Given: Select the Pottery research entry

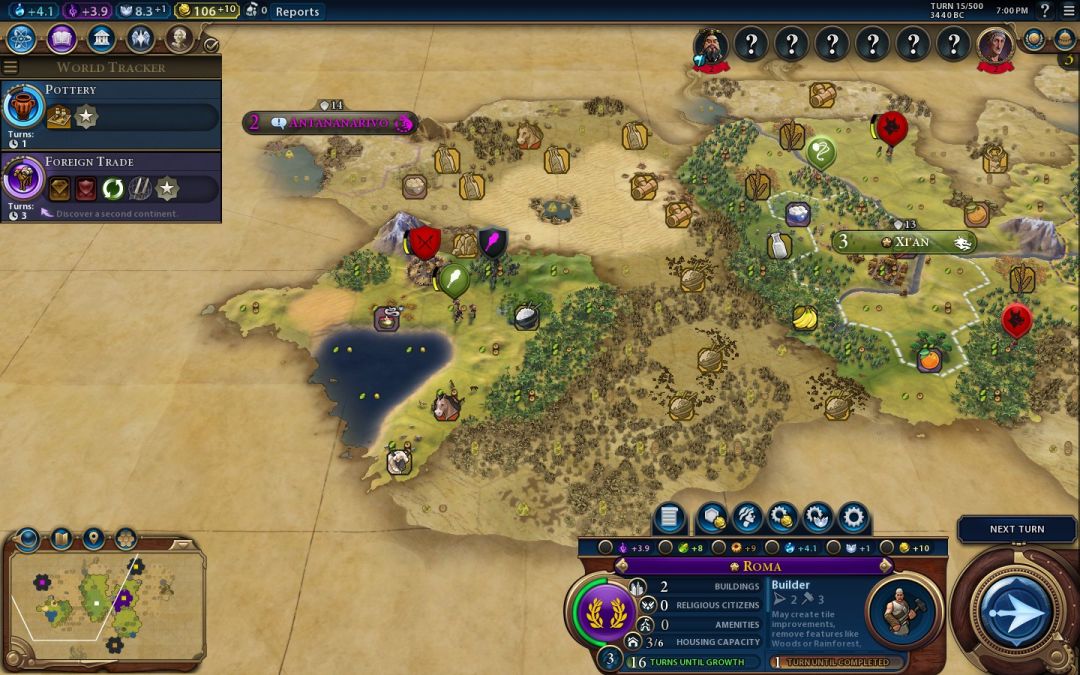Looking at the screenshot, I should pos(110,106).
